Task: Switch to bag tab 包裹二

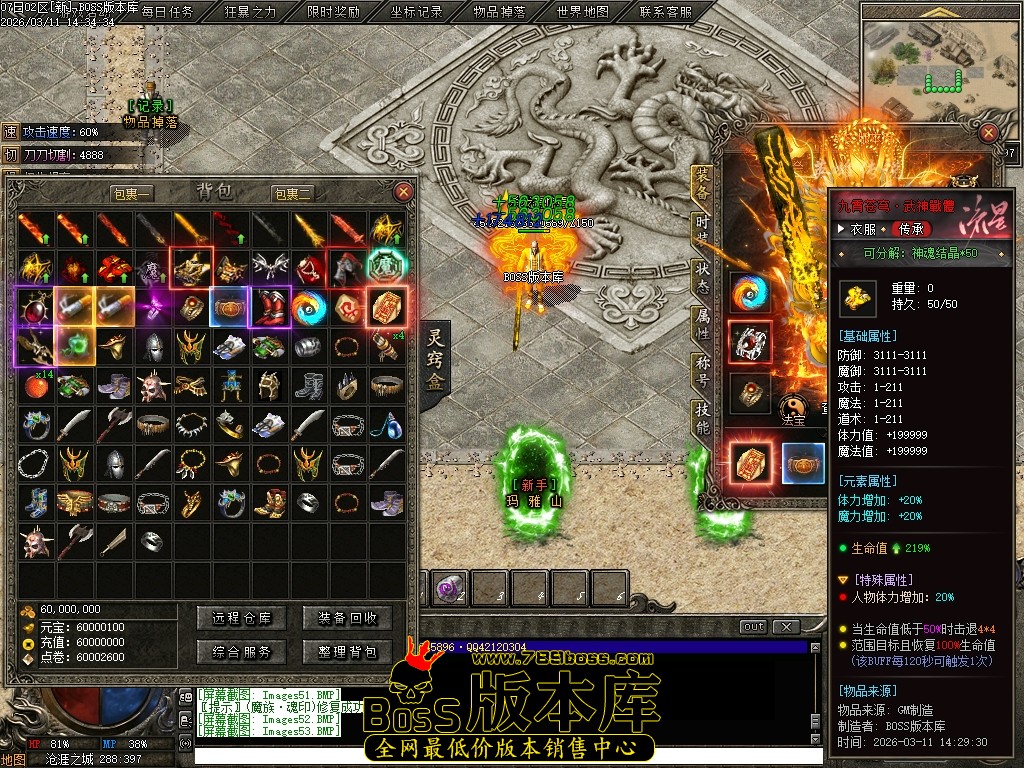Action: (x=292, y=193)
